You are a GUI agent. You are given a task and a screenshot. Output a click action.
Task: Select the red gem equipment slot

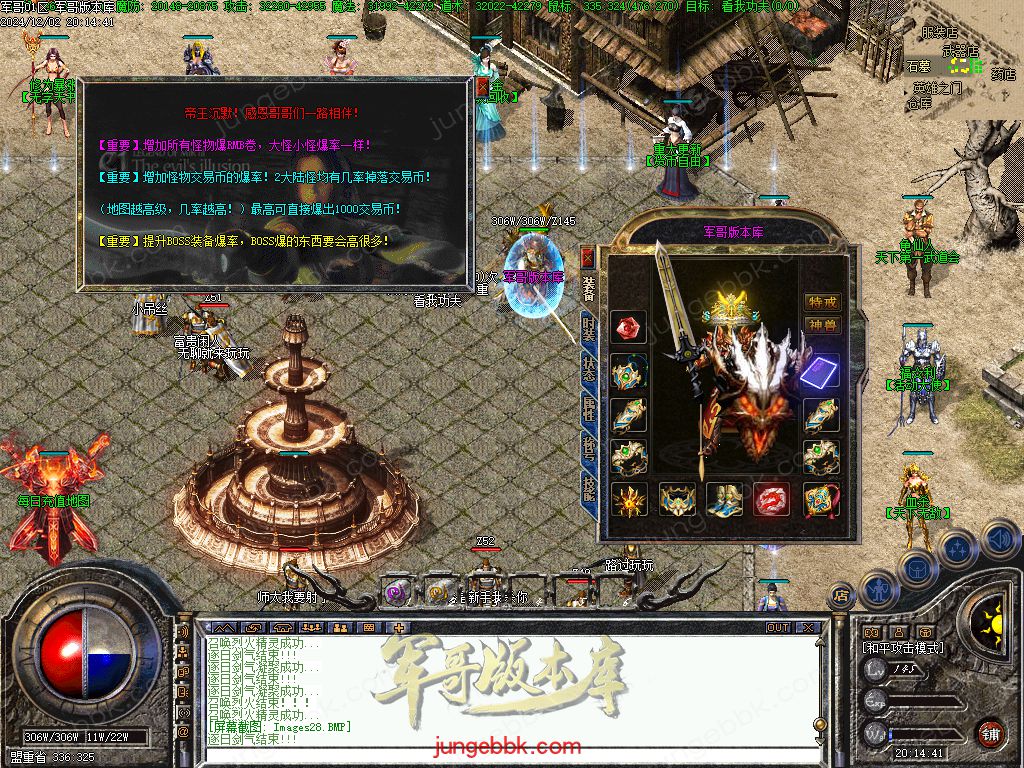pos(629,327)
